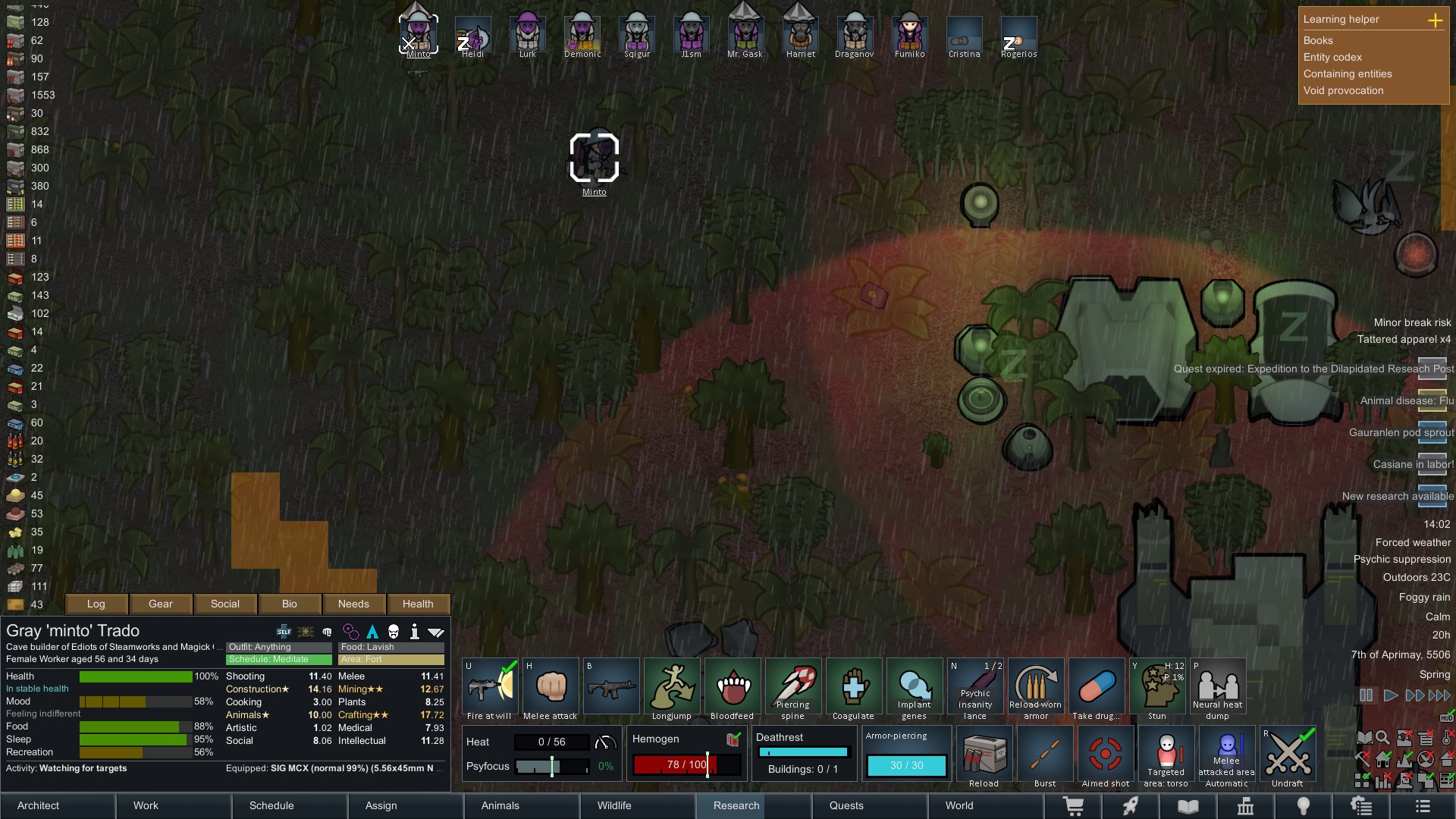
Task: Select the Coagulate ability
Action: pyautogui.click(x=854, y=689)
